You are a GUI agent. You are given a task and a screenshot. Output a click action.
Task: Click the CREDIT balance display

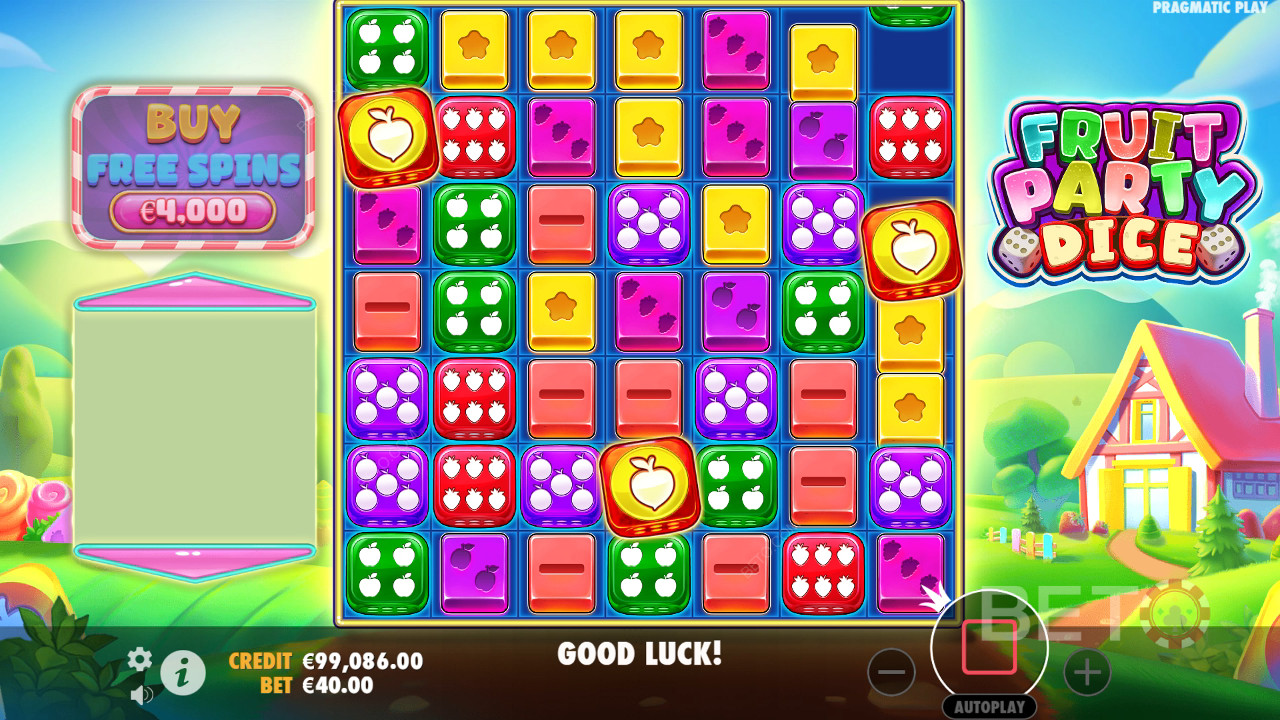[330, 662]
